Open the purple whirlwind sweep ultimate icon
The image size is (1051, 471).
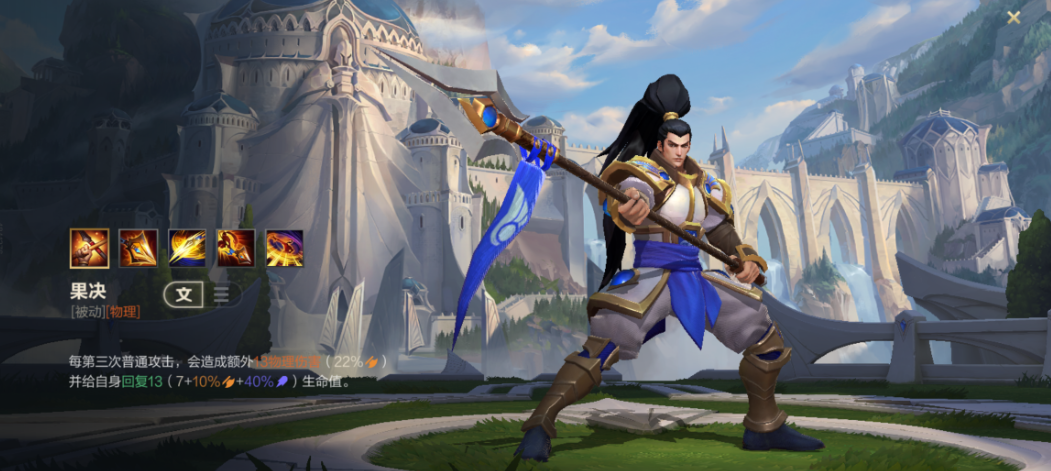pos(285,248)
